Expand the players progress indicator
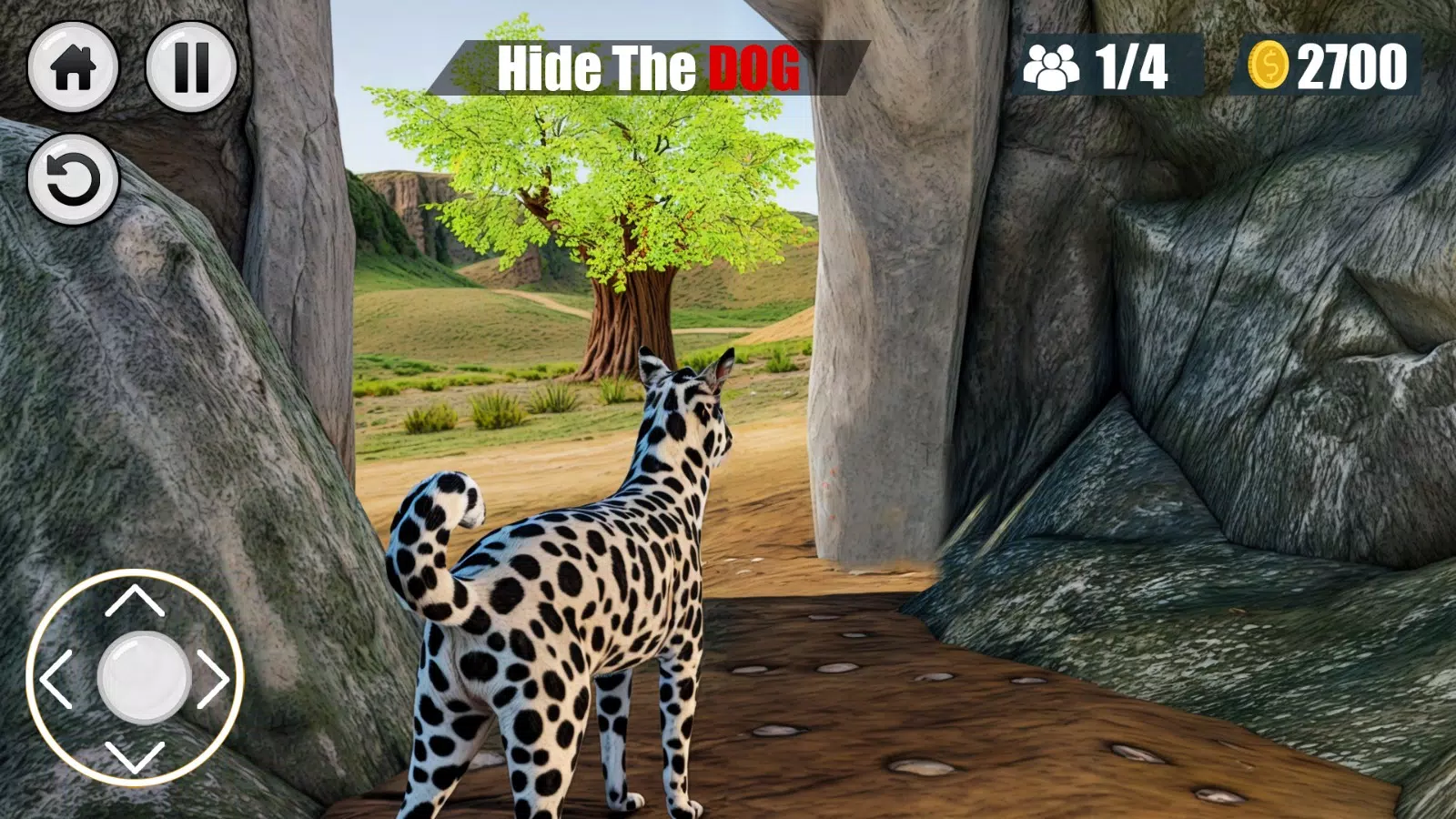 [1101, 66]
